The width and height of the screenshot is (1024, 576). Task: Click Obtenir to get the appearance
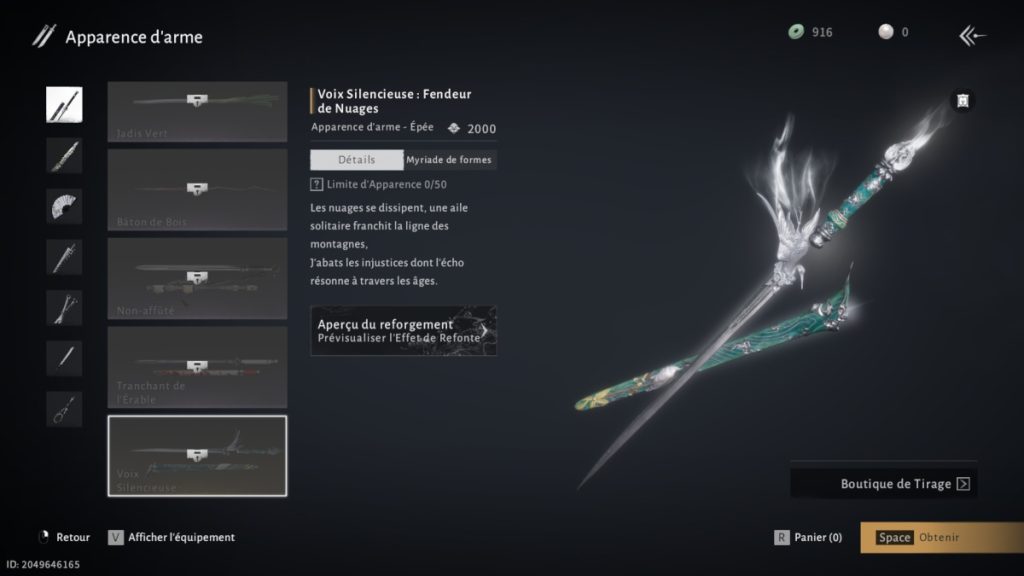coord(940,537)
